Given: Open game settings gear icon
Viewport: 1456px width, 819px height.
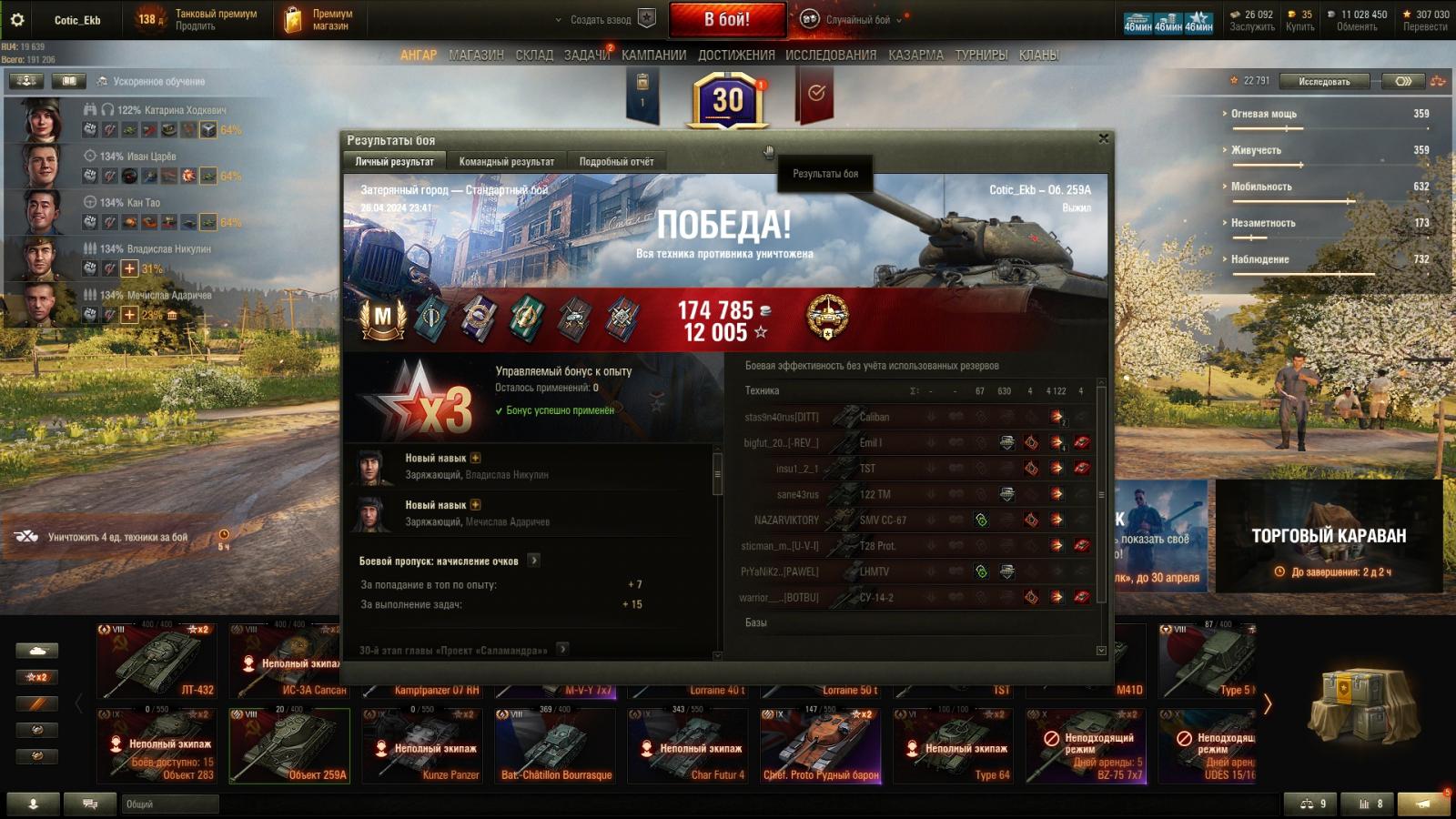Looking at the screenshot, I should pyautogui.click(x=17, y=19).
